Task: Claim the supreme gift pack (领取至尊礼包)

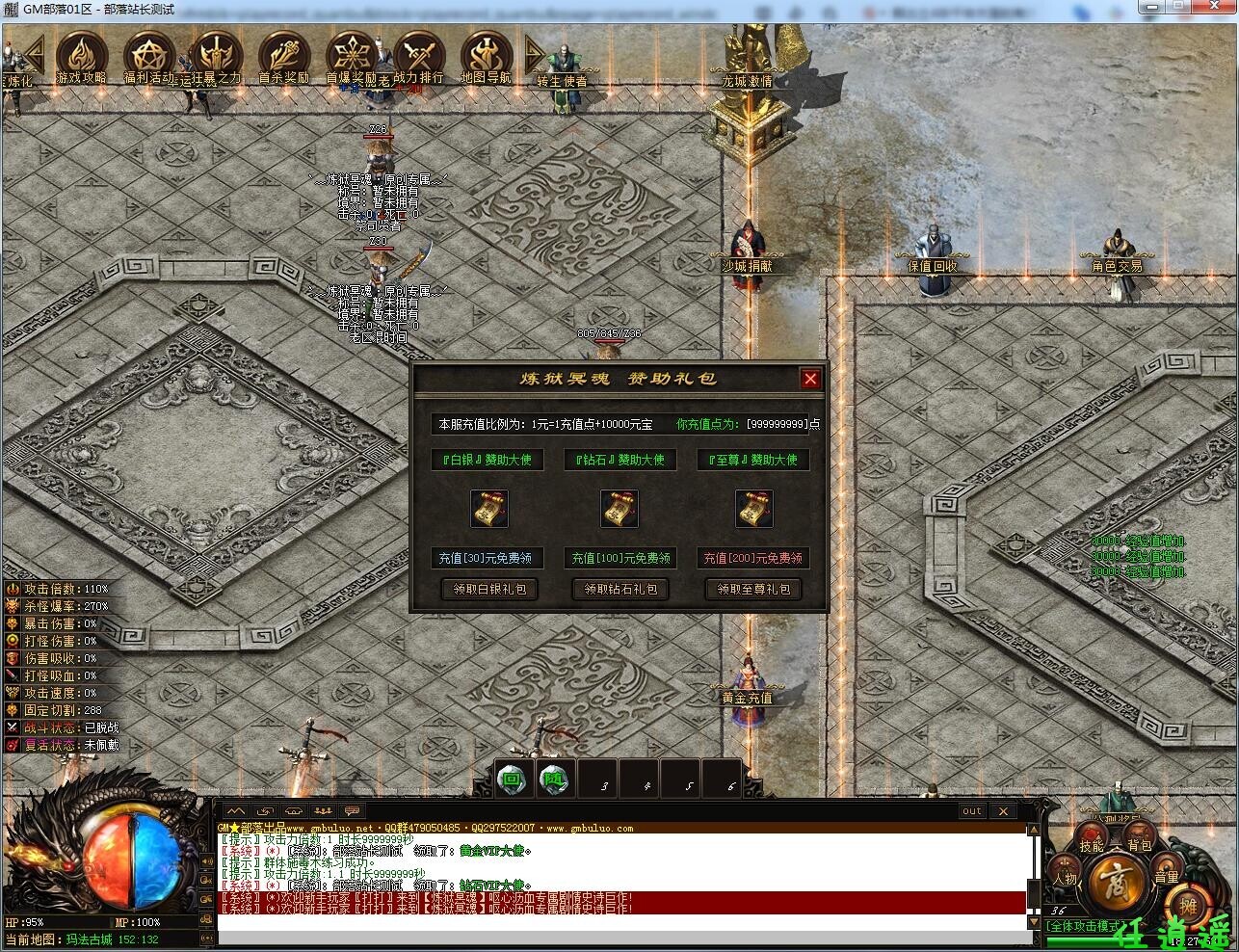Action: click(x=753, y=589)
